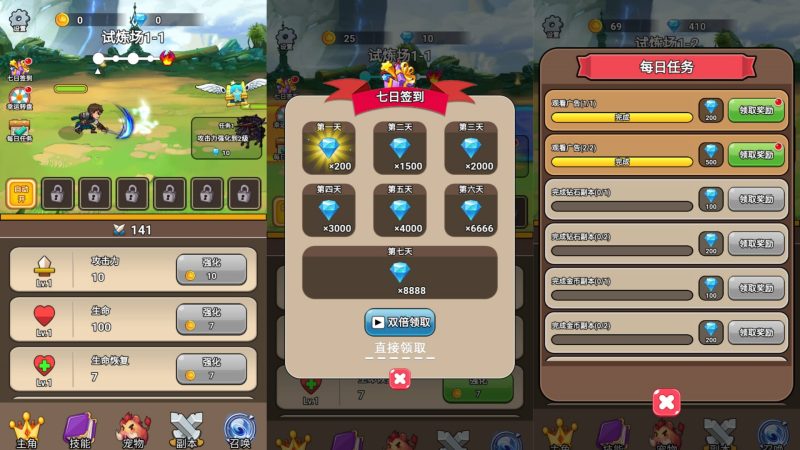Choose 直接领取 to claim directly
The image size is (800, 450).
click(399, 349)
